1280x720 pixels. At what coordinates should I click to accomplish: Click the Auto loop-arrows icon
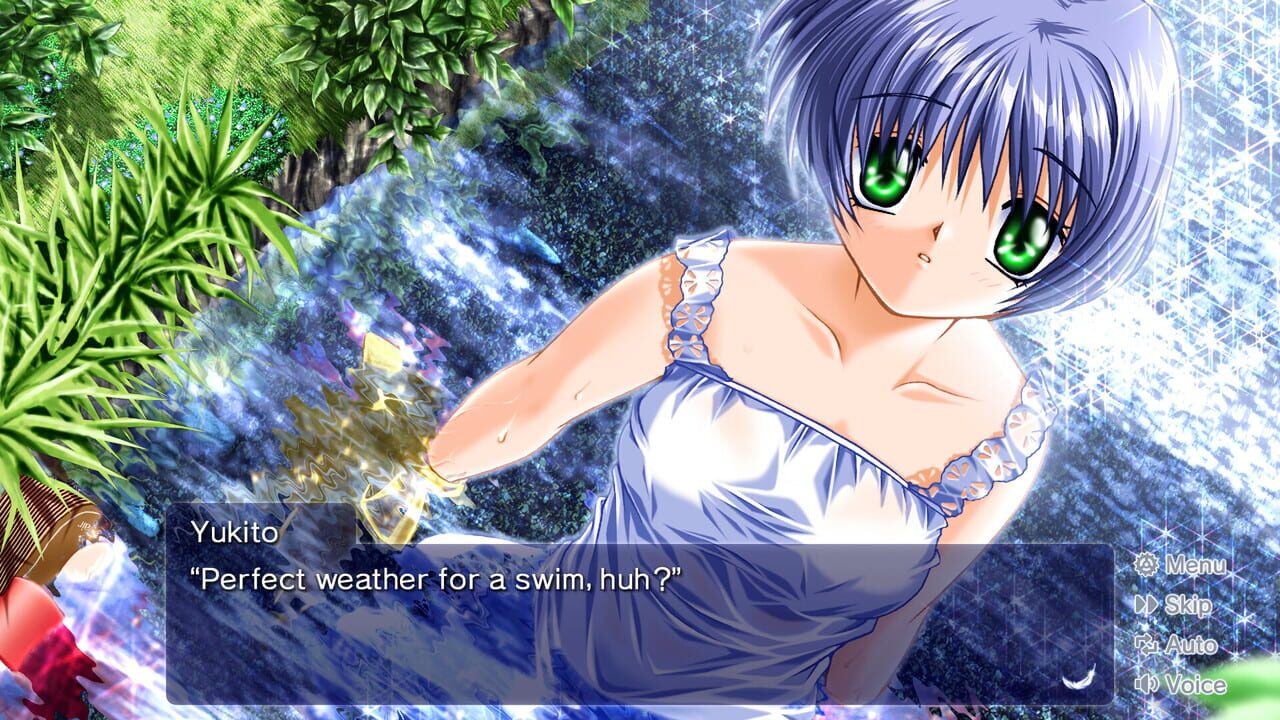(x=1148, y=647)
